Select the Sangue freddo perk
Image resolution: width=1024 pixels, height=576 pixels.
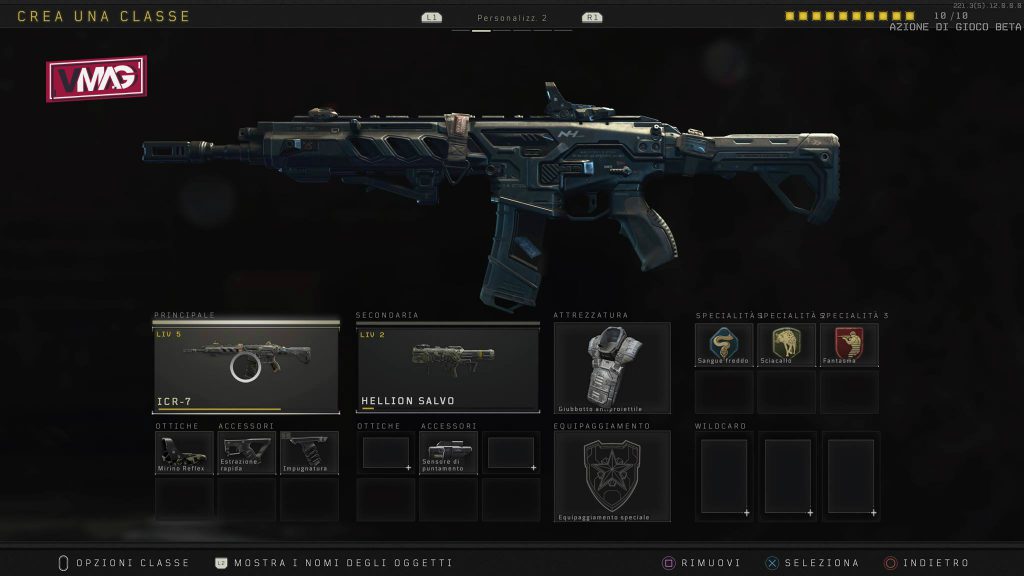pyautogui.click(x=723, y=345)
